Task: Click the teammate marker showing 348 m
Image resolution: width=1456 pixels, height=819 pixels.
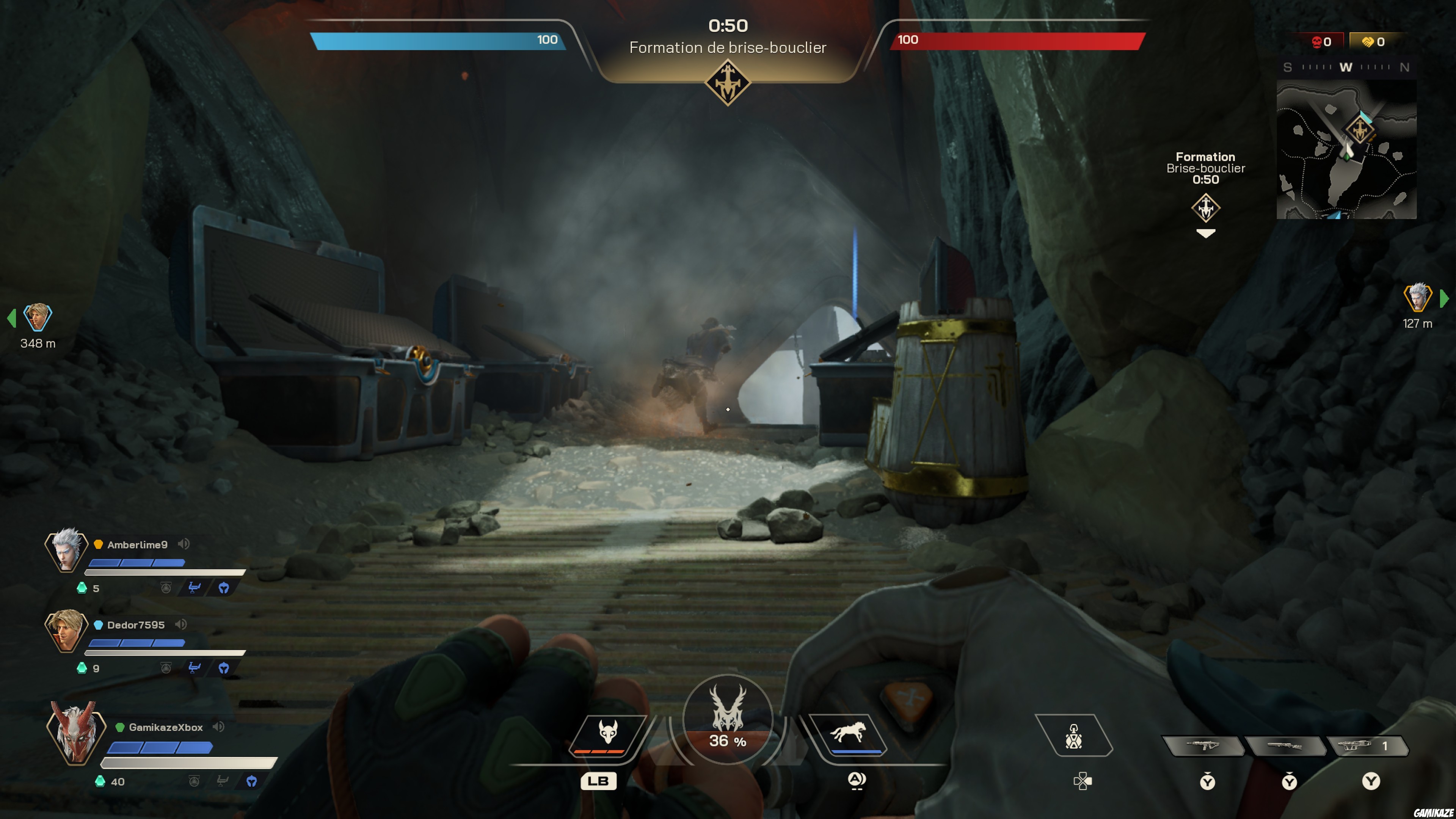Action: 37,318
